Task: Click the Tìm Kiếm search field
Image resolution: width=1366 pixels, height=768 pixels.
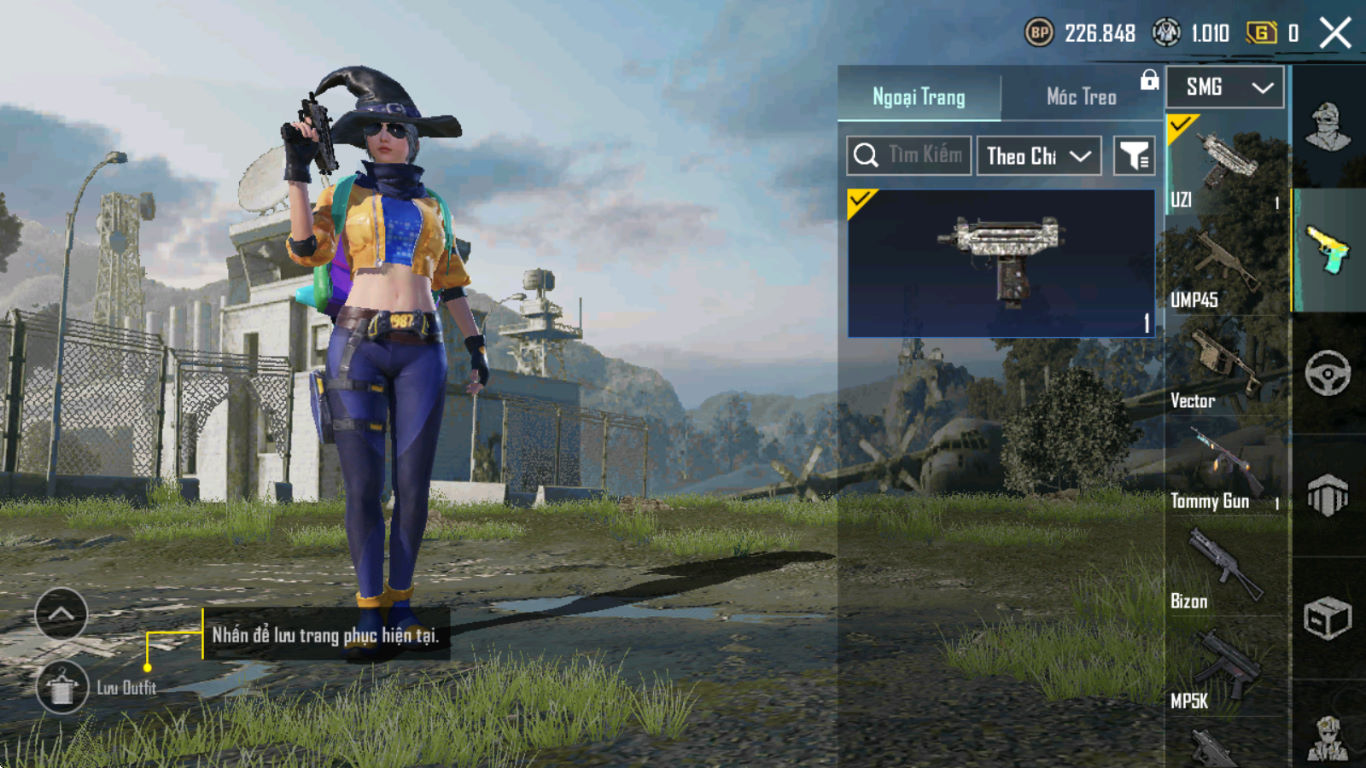Action: (909, 156)
